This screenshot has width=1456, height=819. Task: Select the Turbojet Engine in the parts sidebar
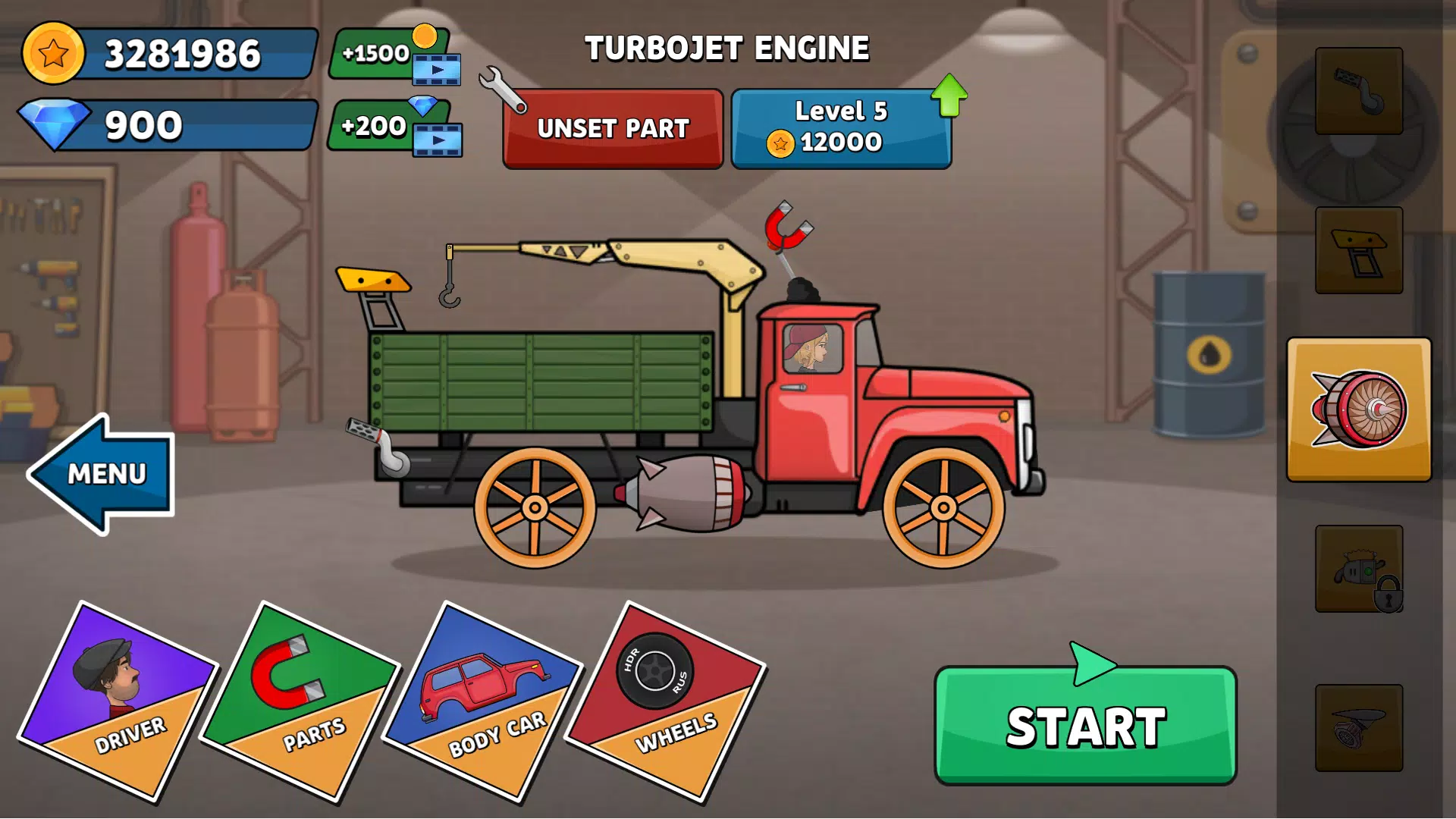[x=1357, y=409]
